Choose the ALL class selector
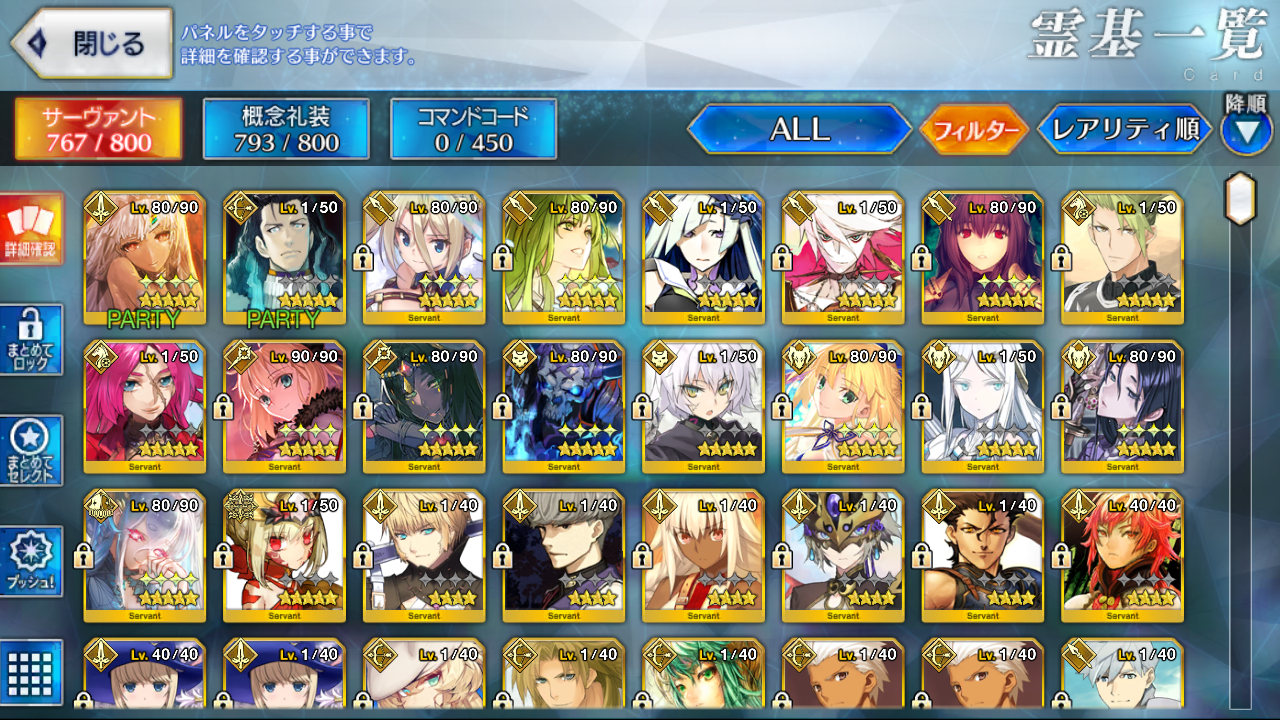 click(799, 129)
